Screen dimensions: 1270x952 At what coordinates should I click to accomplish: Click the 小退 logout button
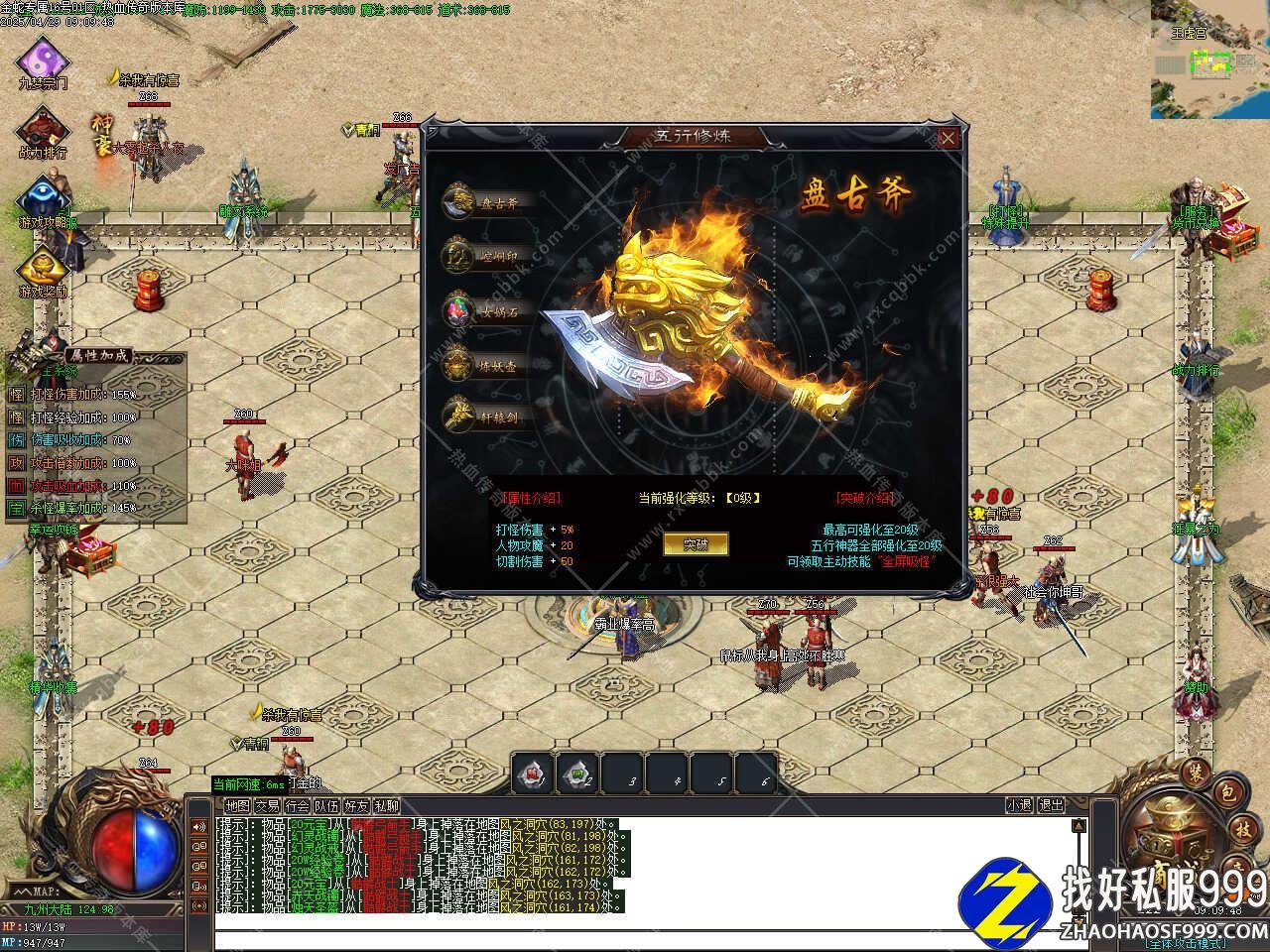(x=1019, y=806)
